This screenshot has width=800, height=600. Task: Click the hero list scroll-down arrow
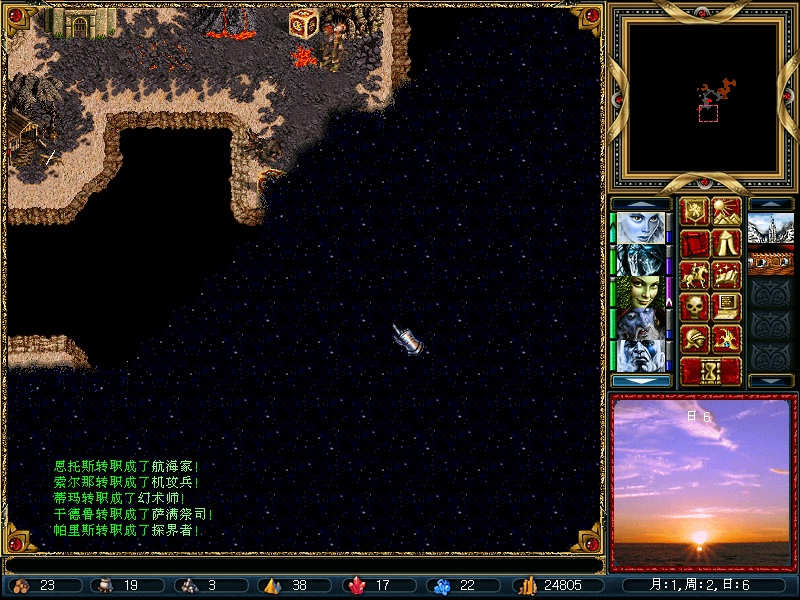[640, 381]
